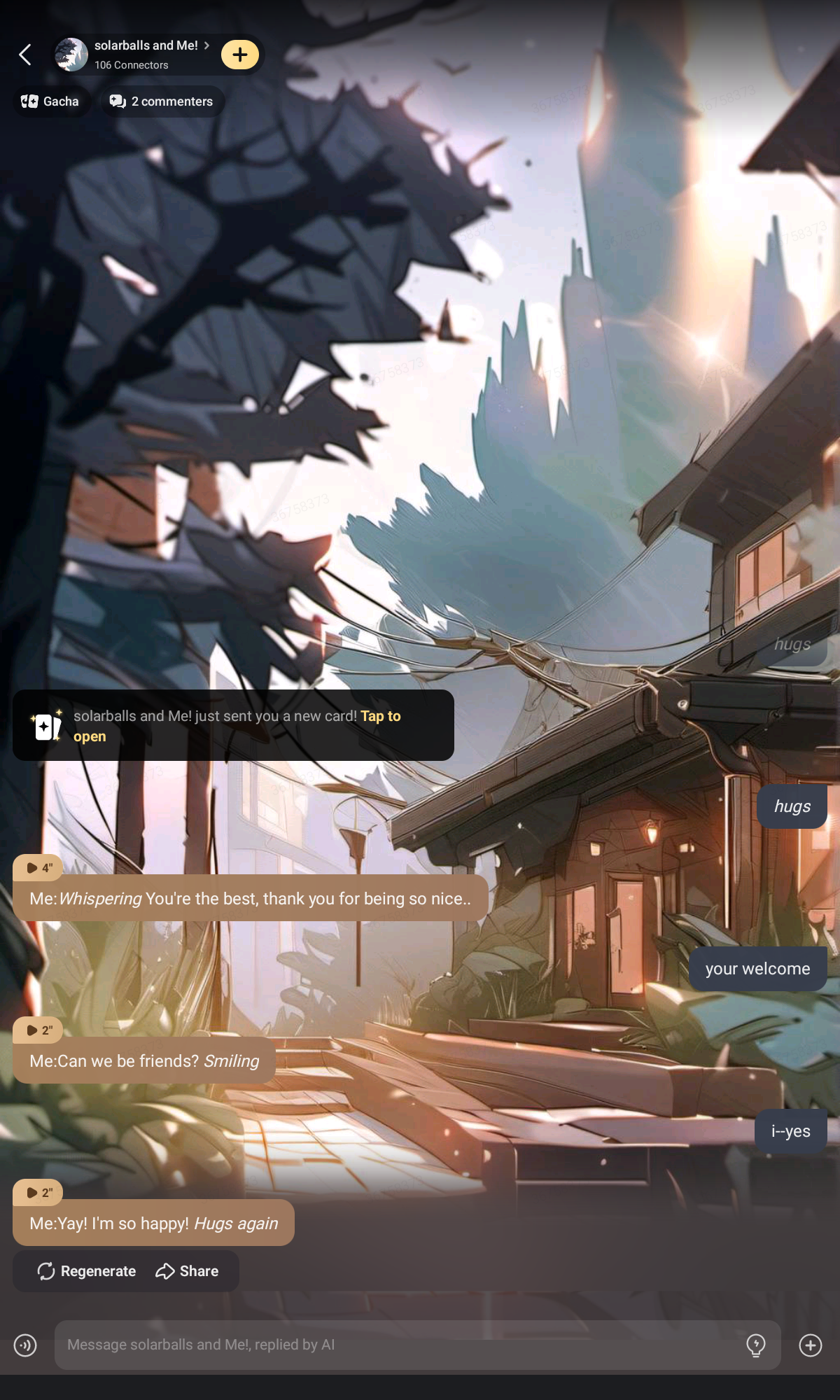The width and height of the screenshot is (840, 1400).
Task: Tap the lightbulb suggestion icon
Action: point(756,1345)
